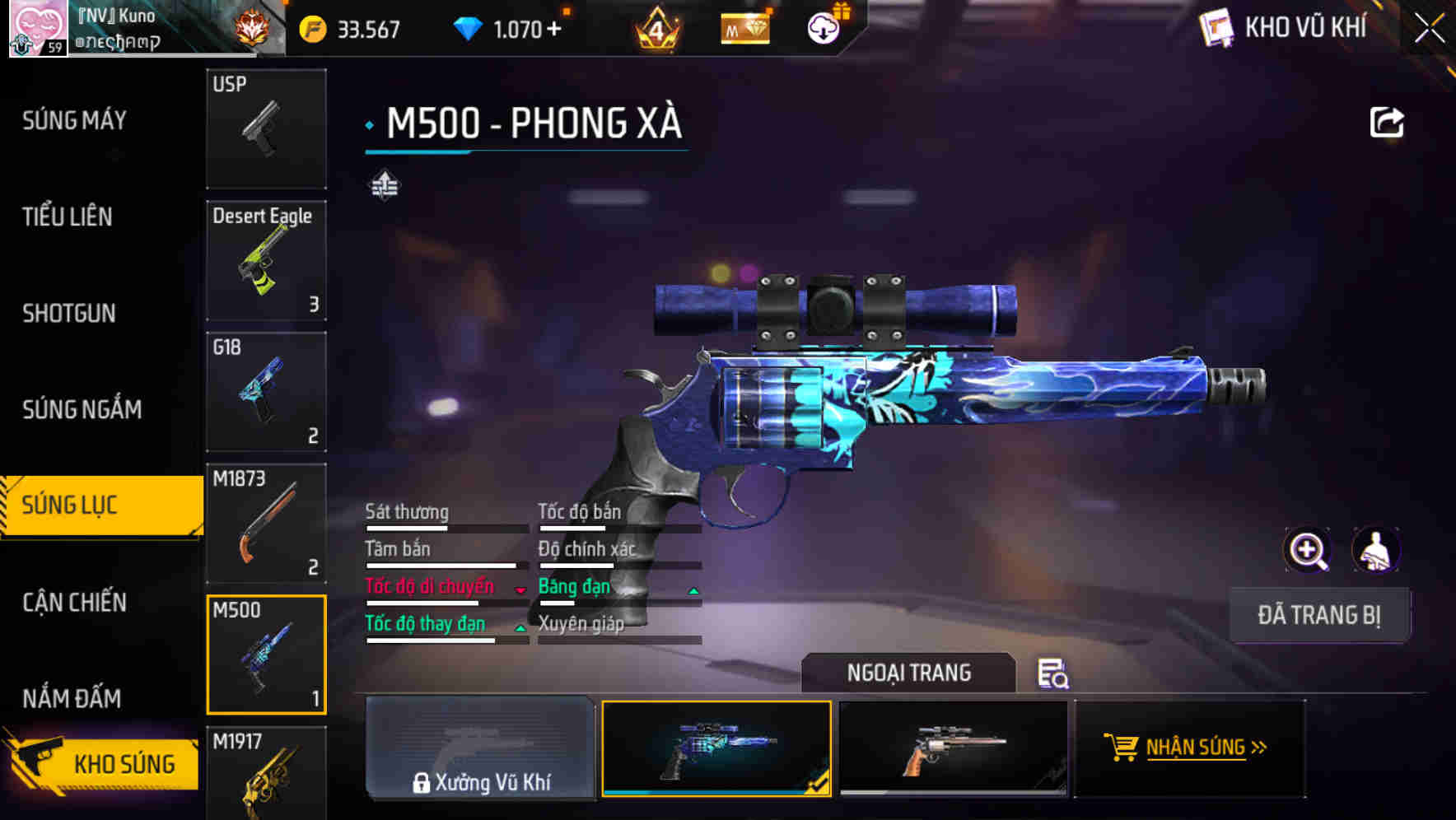
Task: Open the cloud gift download icon
Action: (820, 27)
